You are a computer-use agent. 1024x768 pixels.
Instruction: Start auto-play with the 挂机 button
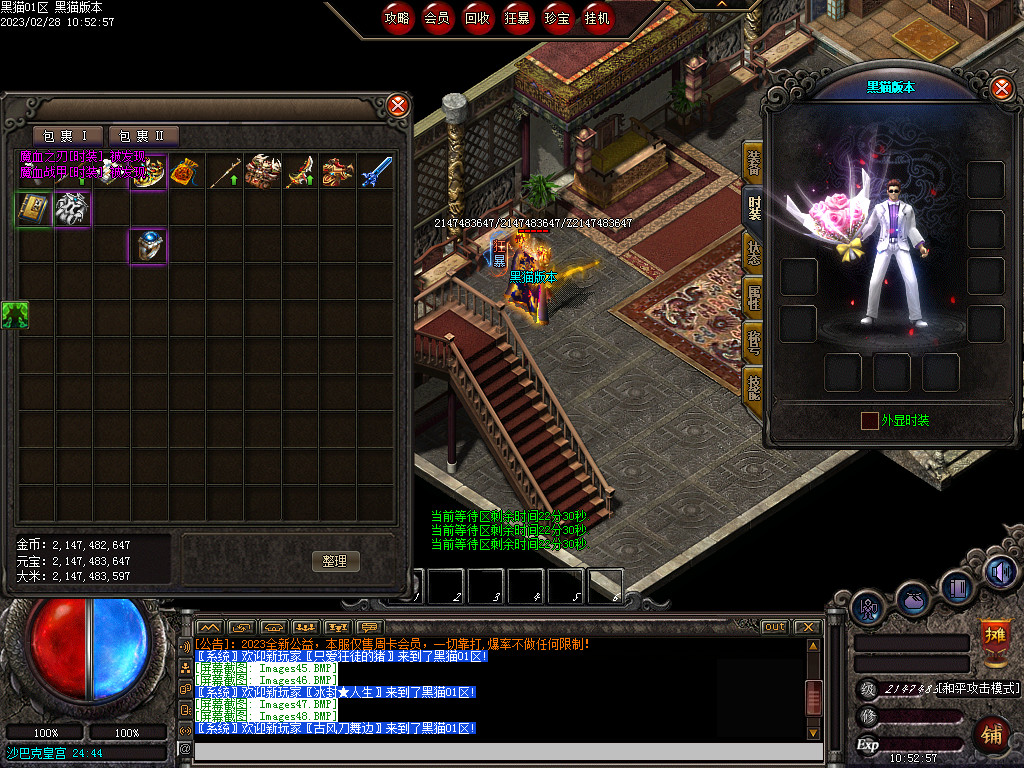(x=598, y=18)
